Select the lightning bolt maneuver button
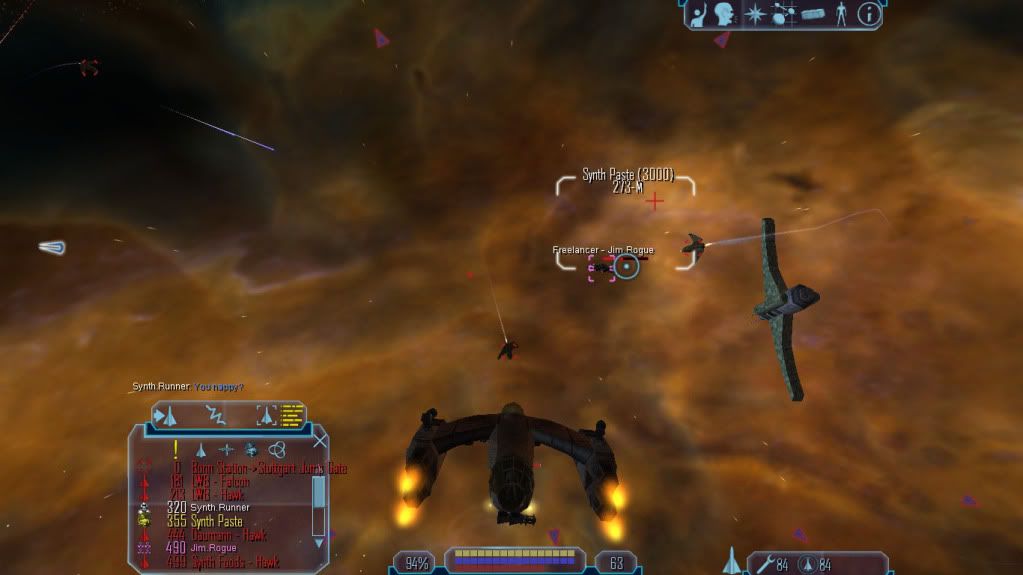Image resolution: width=1023 pixels, height=575 pixels. click(x=216, y=415)
